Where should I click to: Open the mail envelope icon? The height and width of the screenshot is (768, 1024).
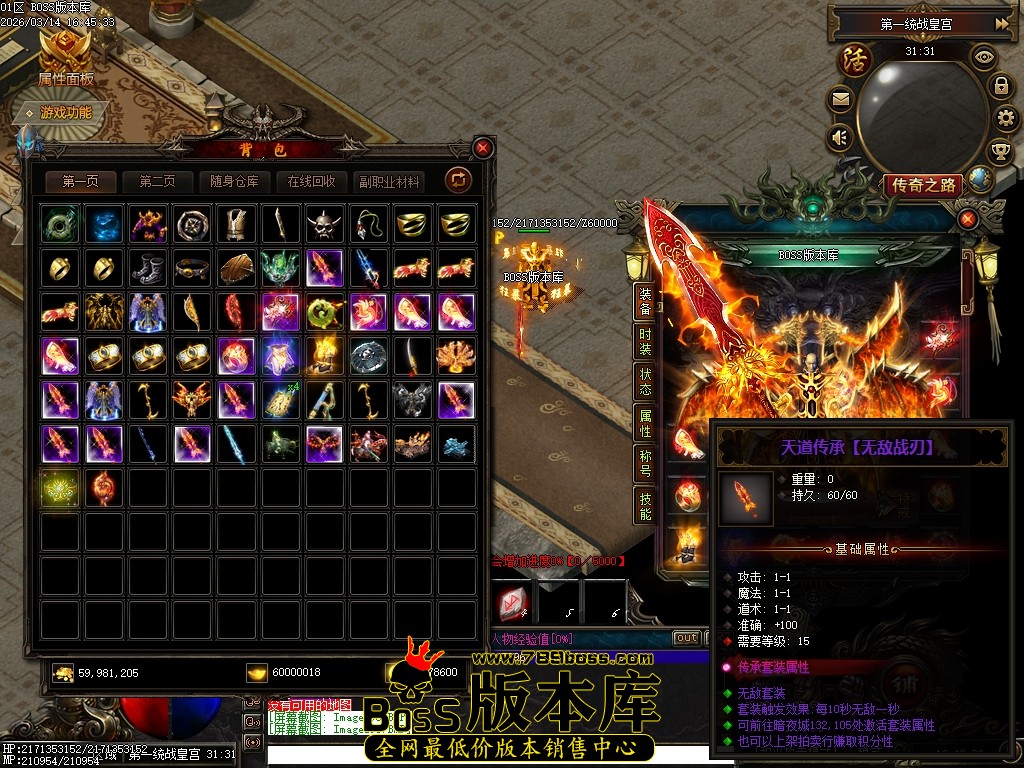pos(840,99)
